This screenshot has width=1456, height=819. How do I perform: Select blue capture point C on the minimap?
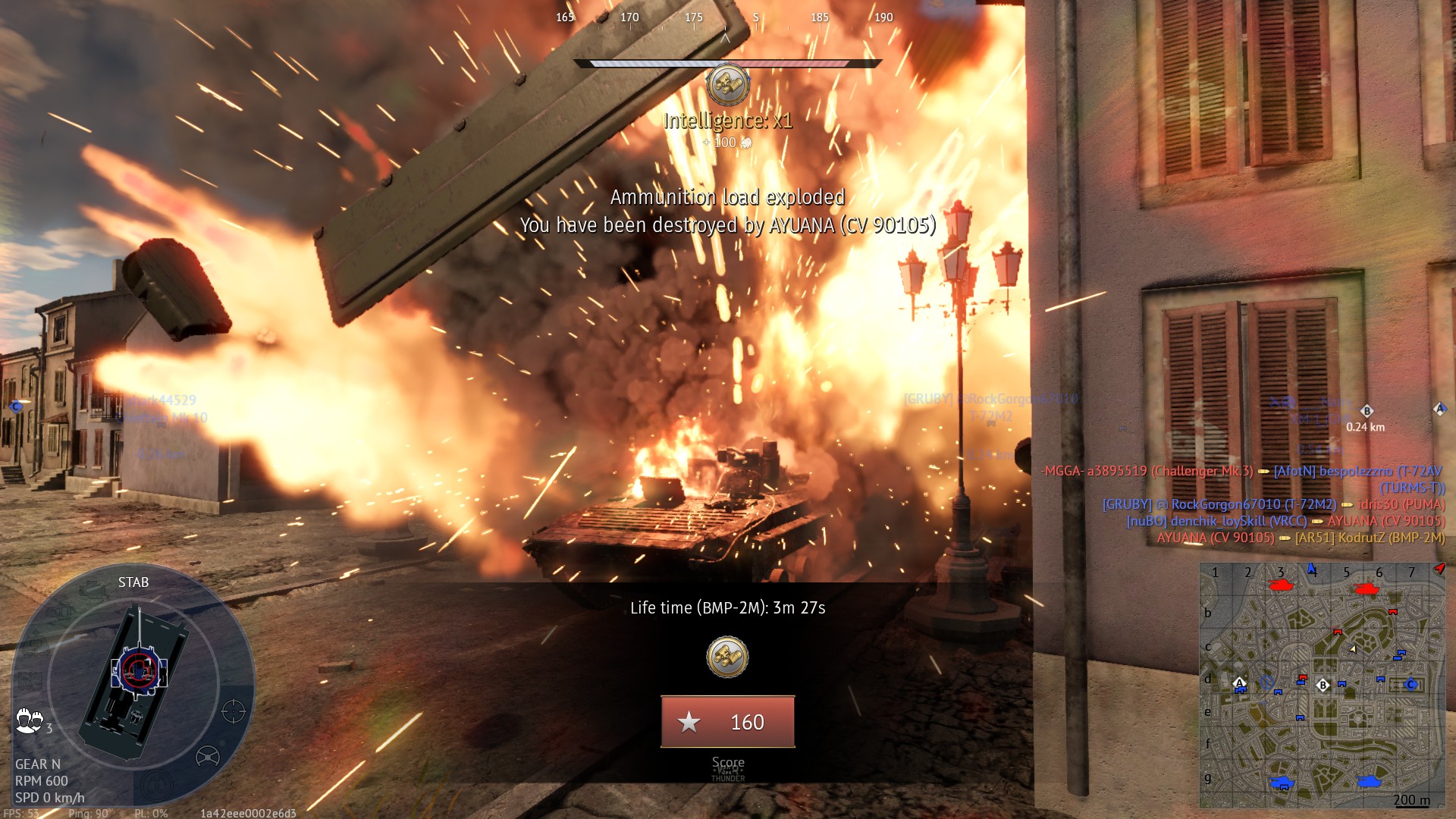pyautogui.click(x=1410, y=684)
